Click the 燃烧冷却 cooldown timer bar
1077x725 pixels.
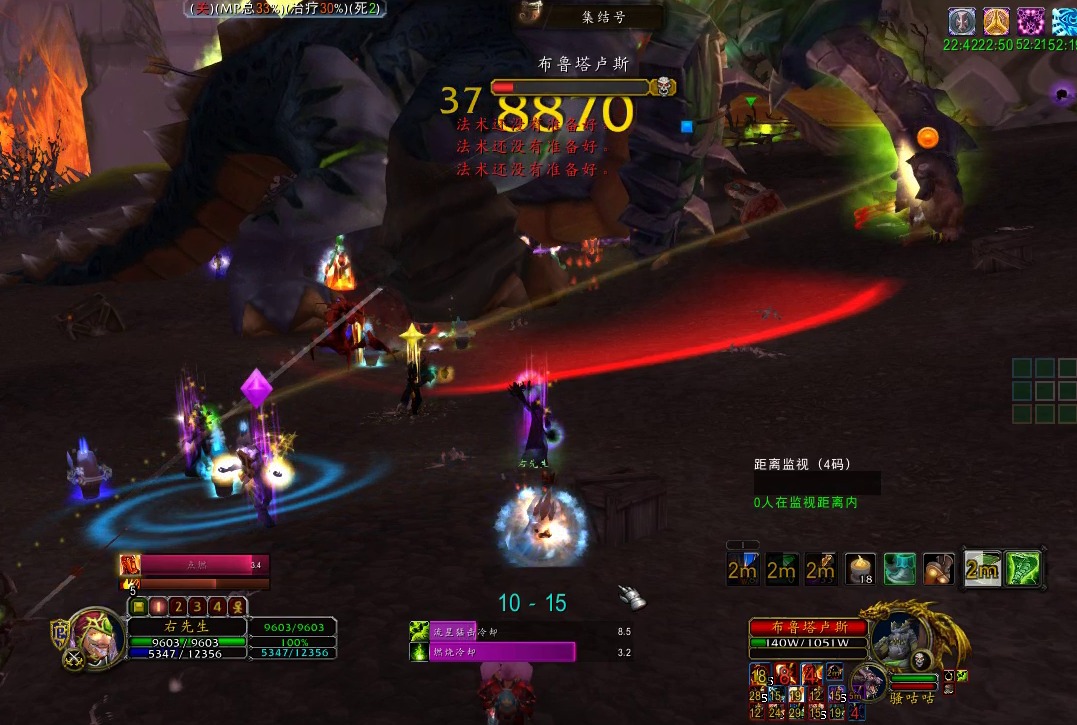click(520, 652)
